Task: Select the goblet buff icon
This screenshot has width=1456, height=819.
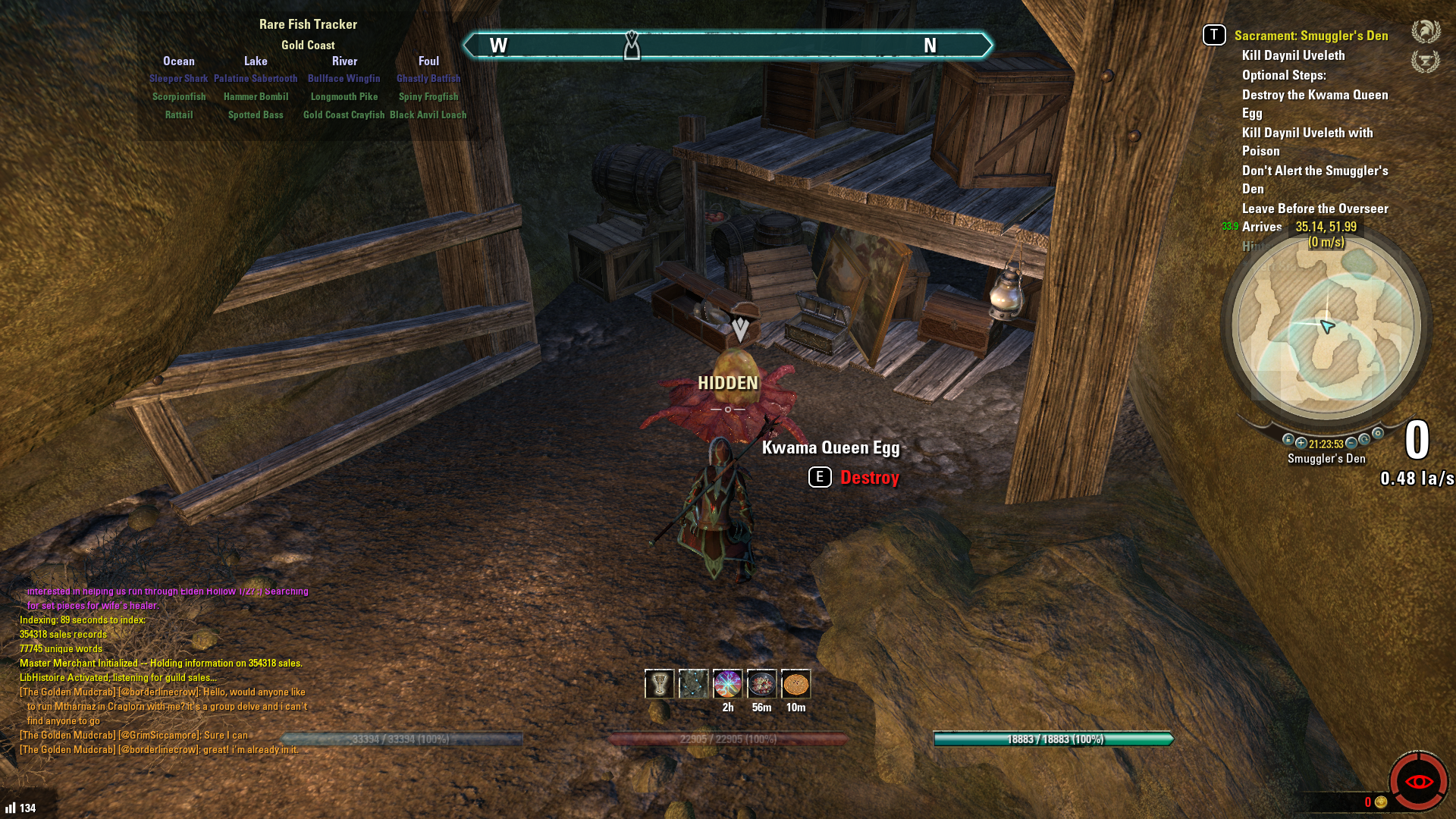Action: click(659, 684)
